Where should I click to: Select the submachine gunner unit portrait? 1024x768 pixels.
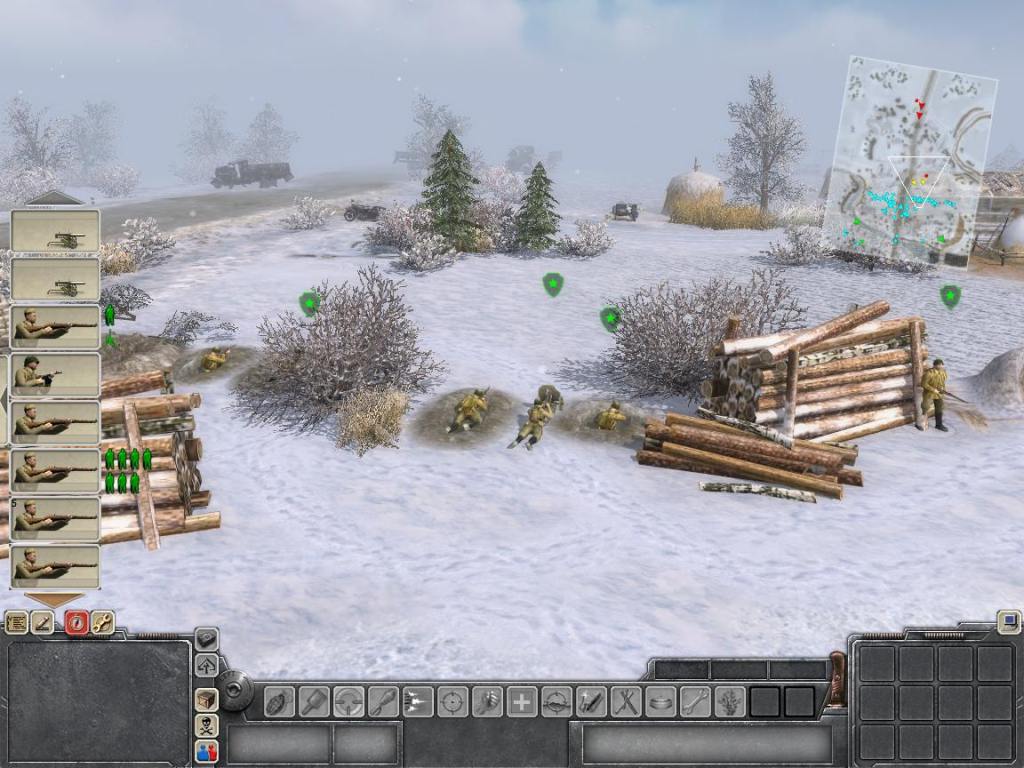click(x=55, y=376)
